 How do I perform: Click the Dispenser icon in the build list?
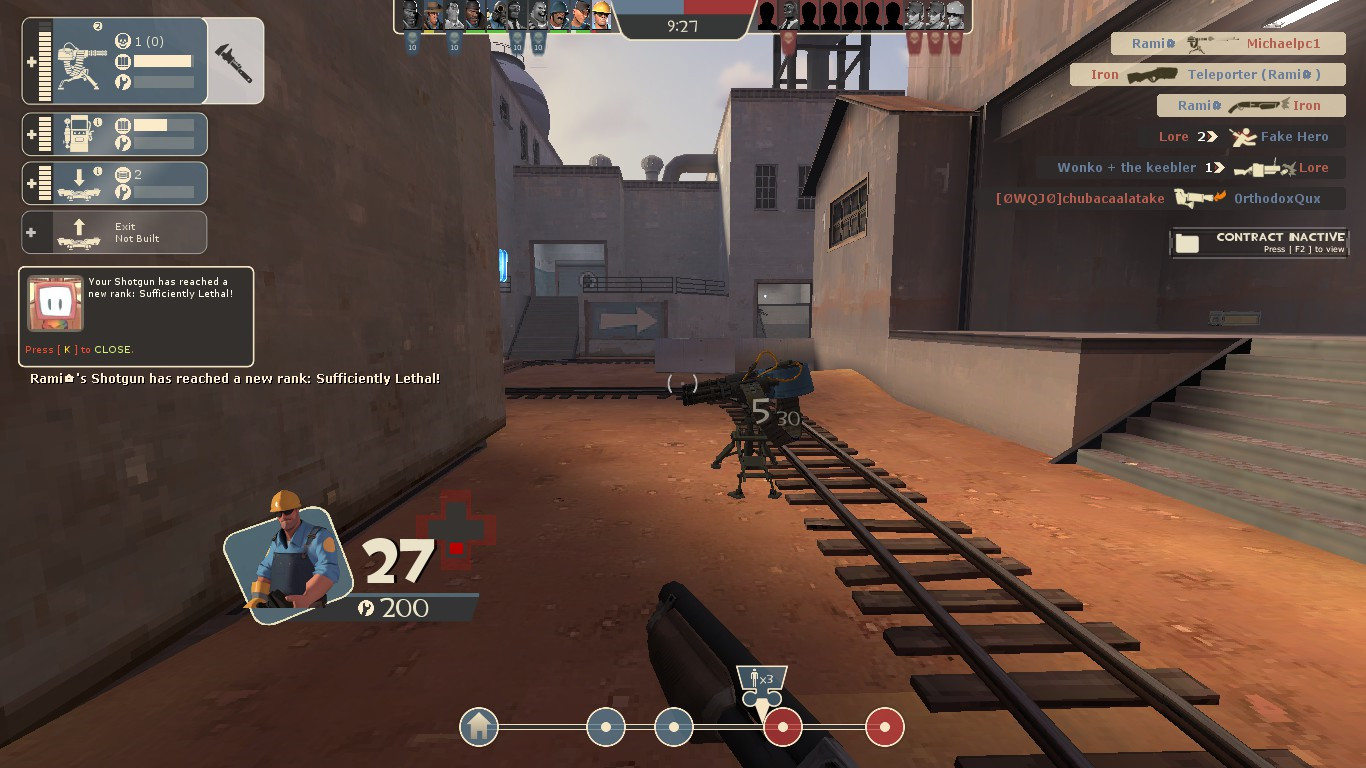(x=76, y=133)
